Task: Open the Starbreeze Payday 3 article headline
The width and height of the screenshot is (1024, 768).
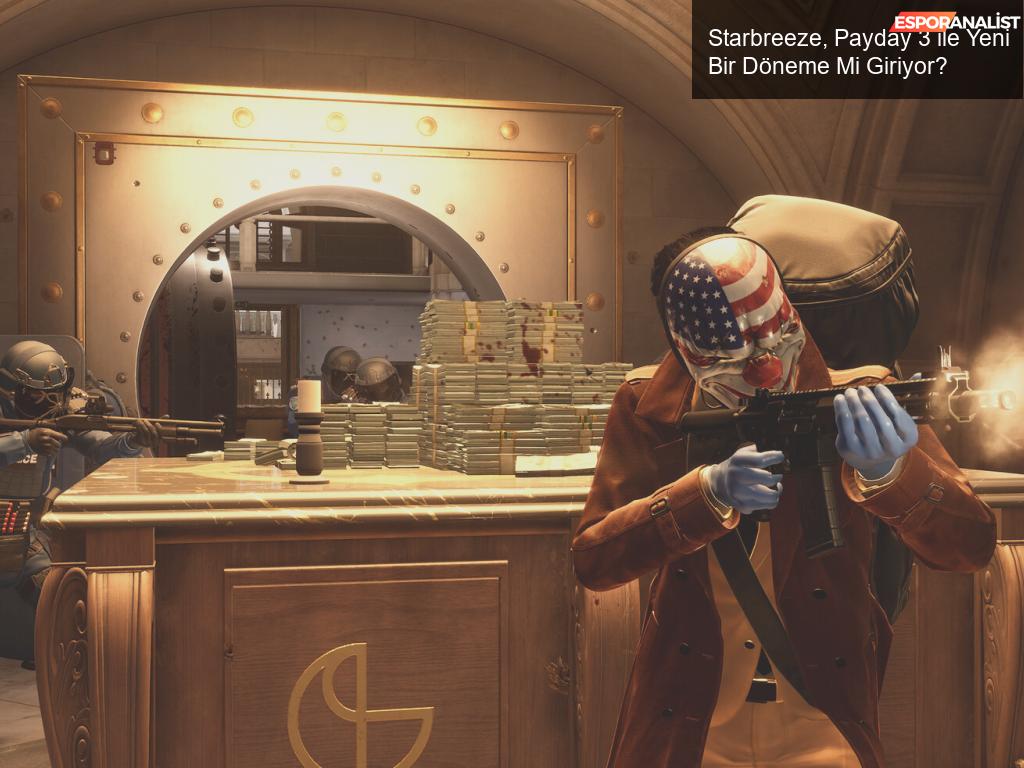Action: [x=858, y=53]
